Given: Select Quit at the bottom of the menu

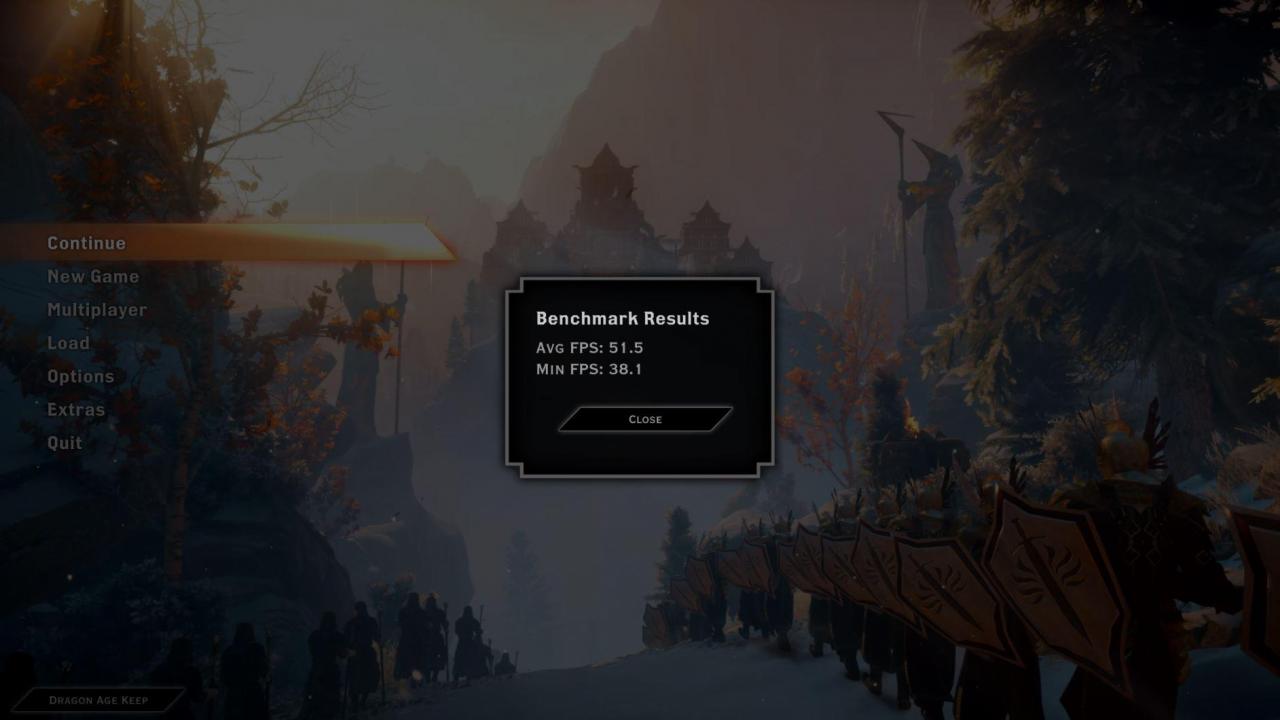Looking at the screenshot, I should 63,442.
